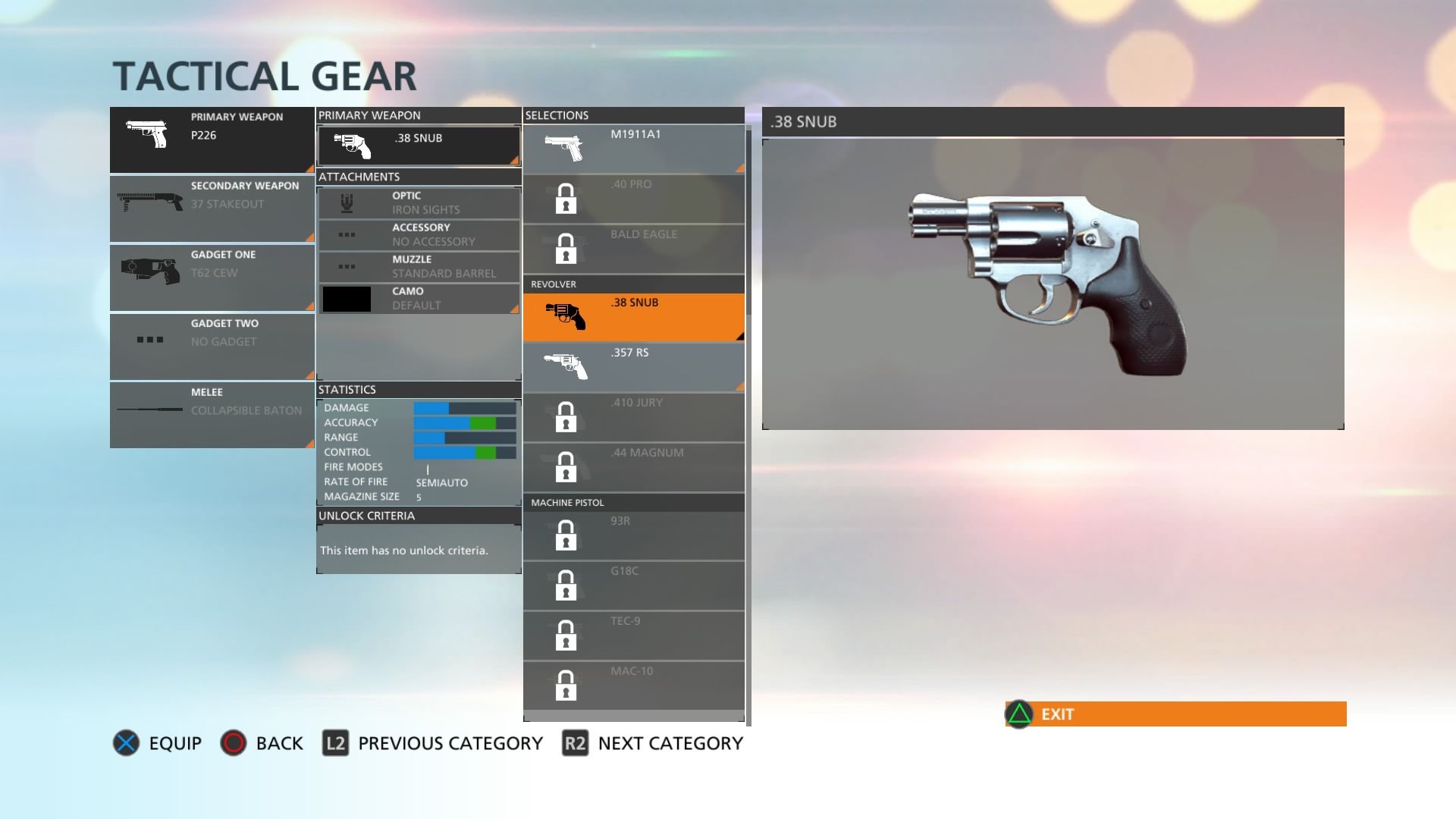Screen dimensions: 1456x819
Task: Open the empty Gadget Two slot
Action: pyautogui.click(x=212, y=346)
